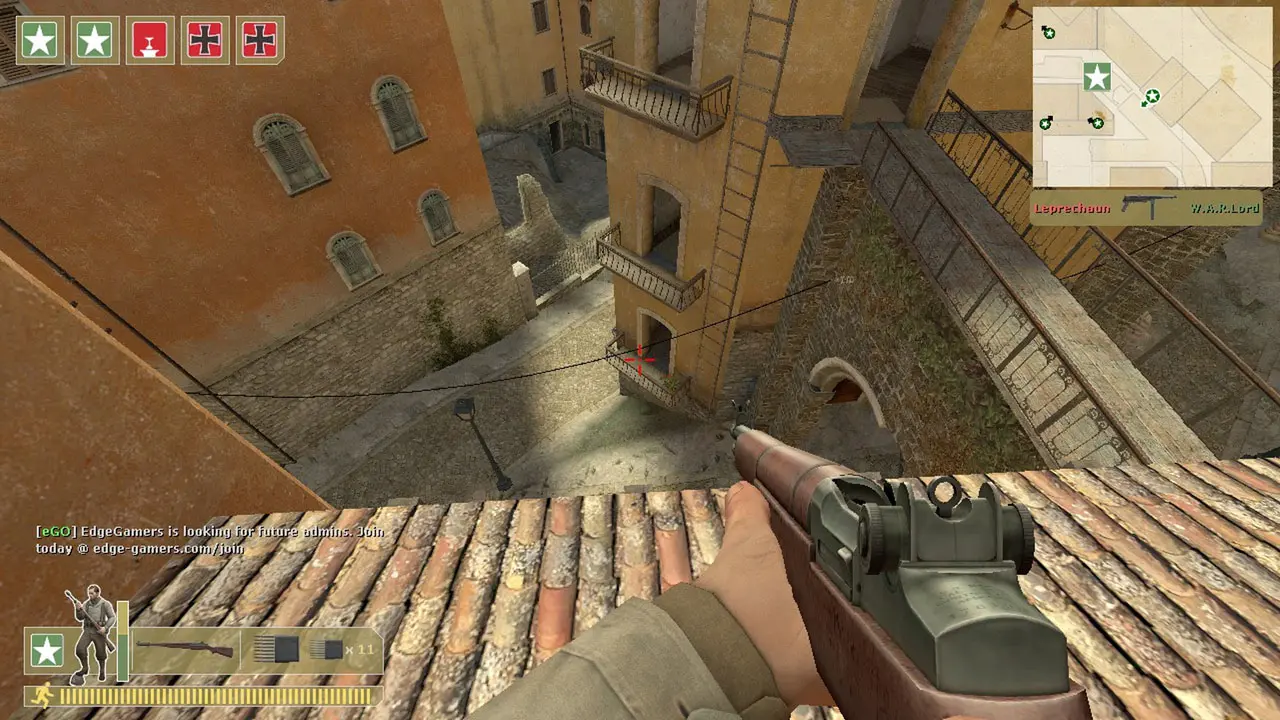Image resolution: width=1280 pixels, height=720 pixels.
Task: Open the minimap in the corner
Action: [x=1151, y=97]
